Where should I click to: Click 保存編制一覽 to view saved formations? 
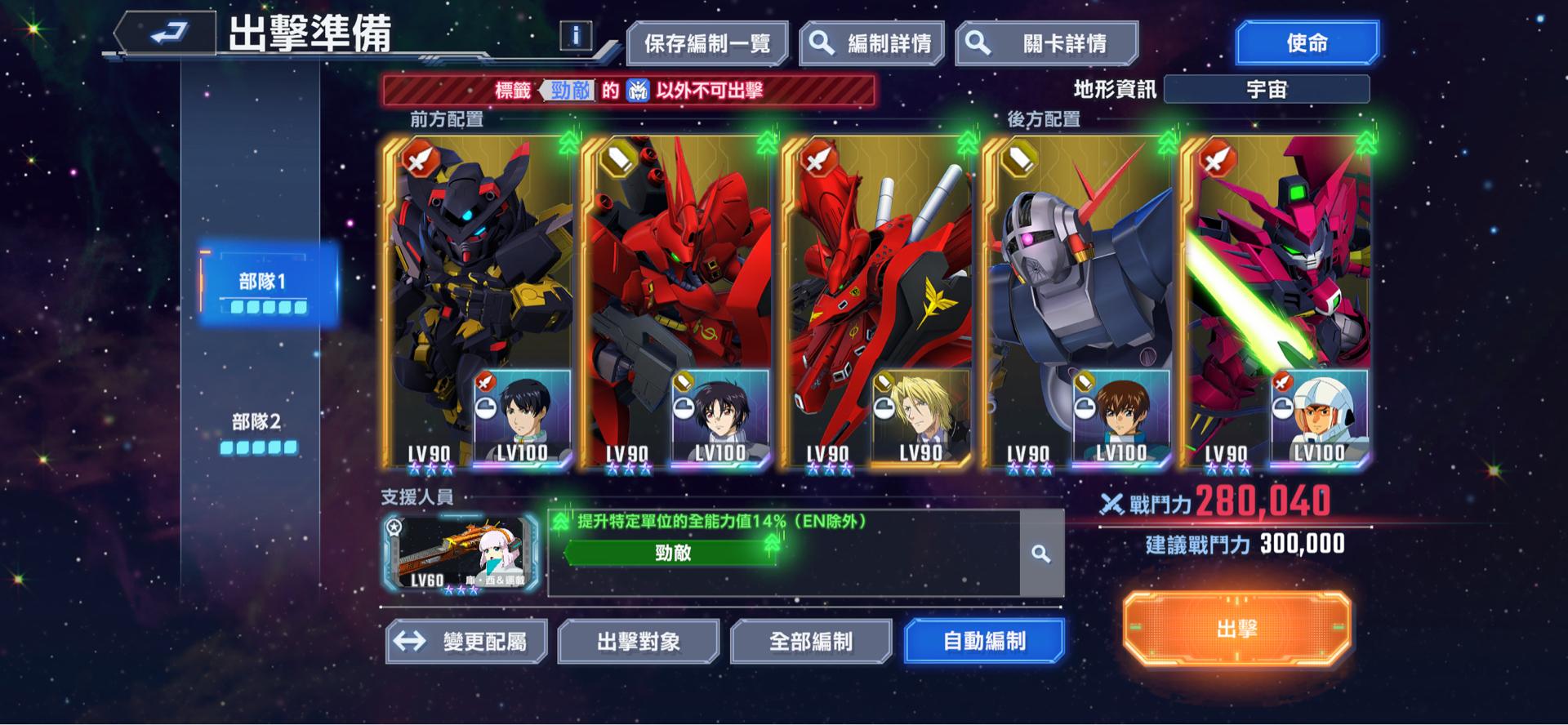[707, 40]
